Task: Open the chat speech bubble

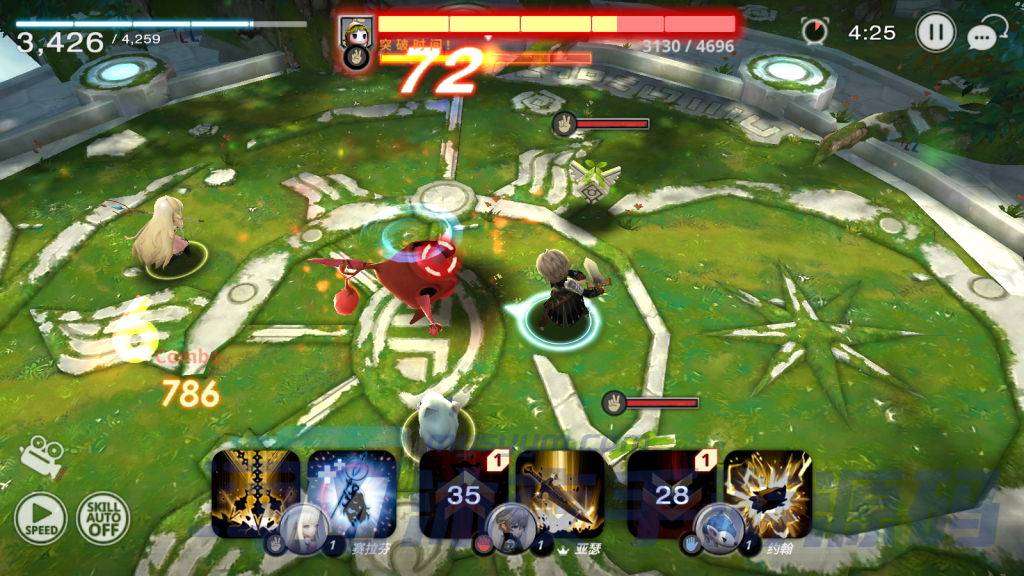Action: [x=987, y=35]
